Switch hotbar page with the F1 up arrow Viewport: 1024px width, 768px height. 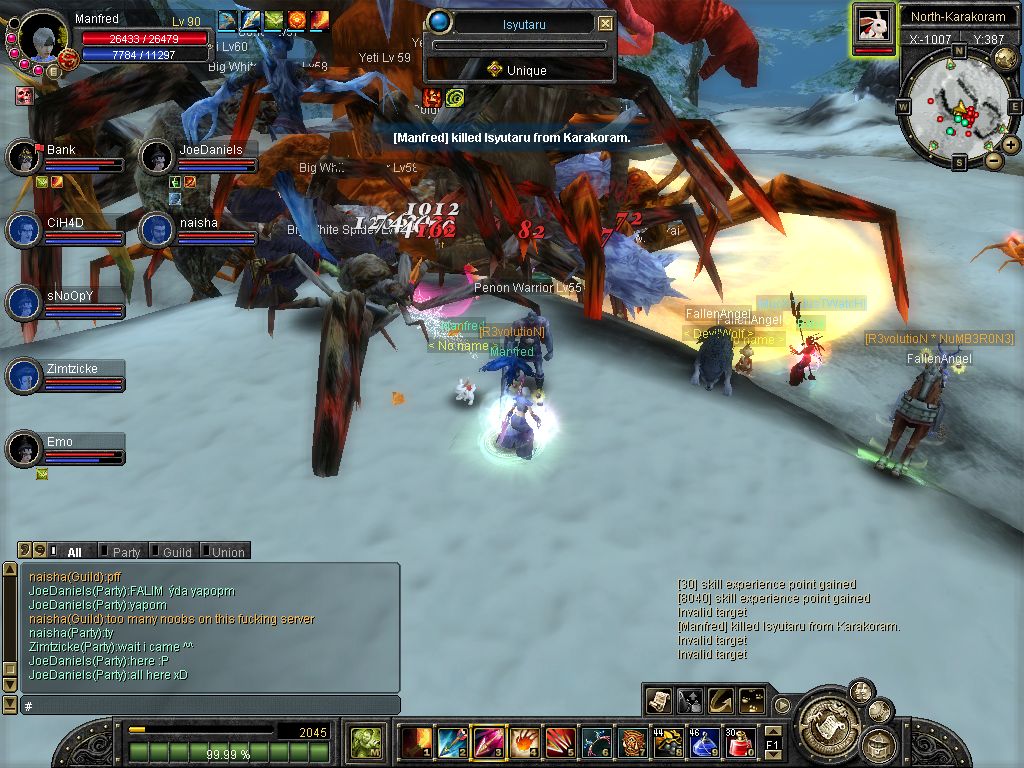click(x=773, y=733)
